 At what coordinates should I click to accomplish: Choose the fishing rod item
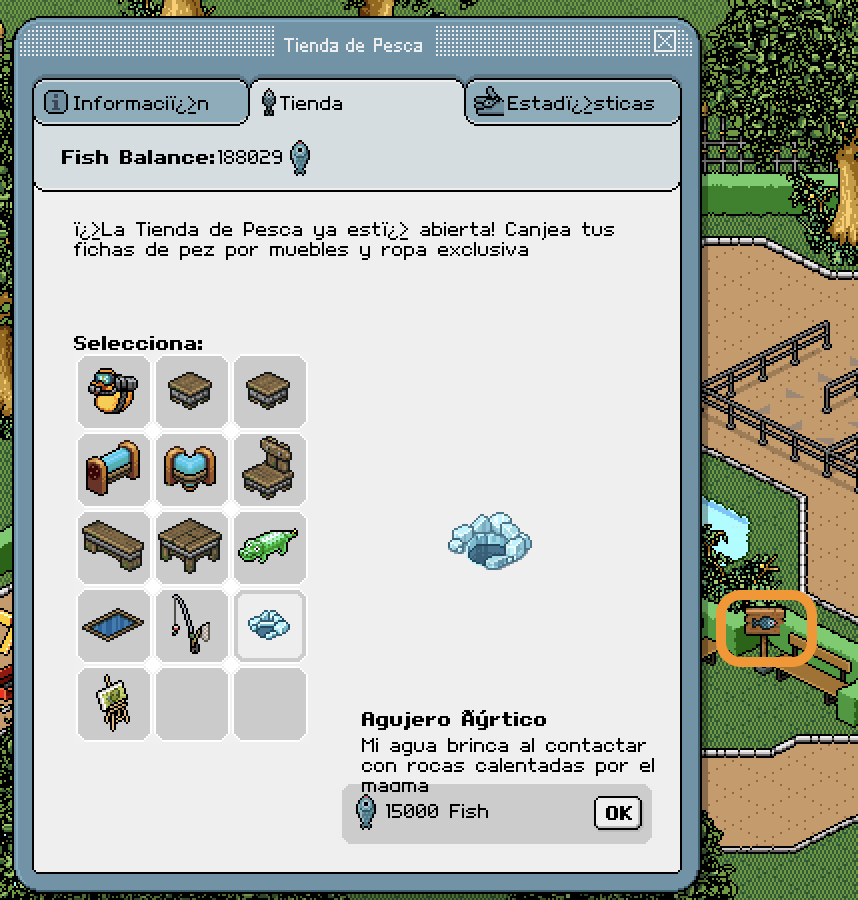click(x=191, y=625)
